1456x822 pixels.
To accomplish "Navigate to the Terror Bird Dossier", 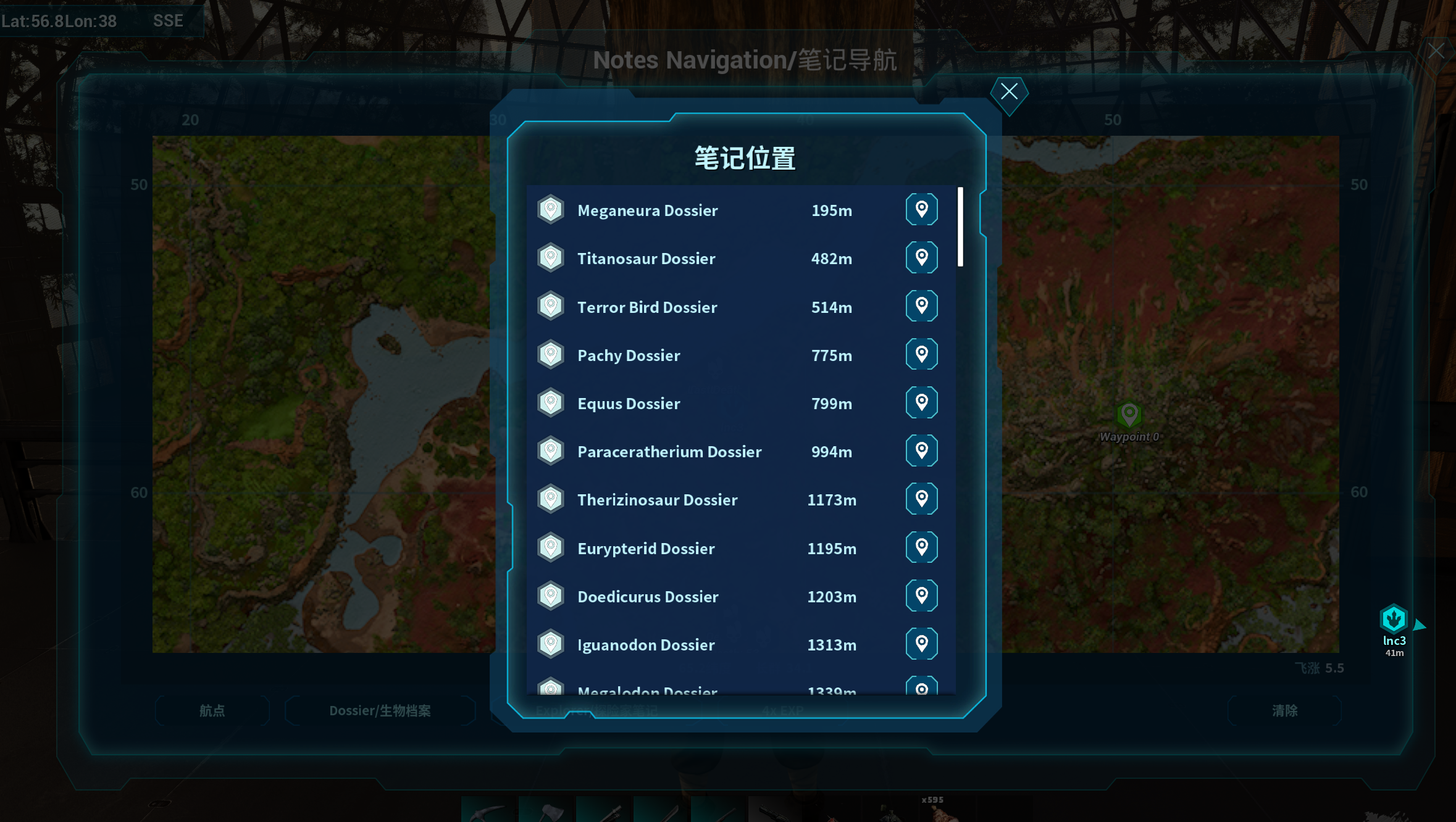I will tap(921, 306).
